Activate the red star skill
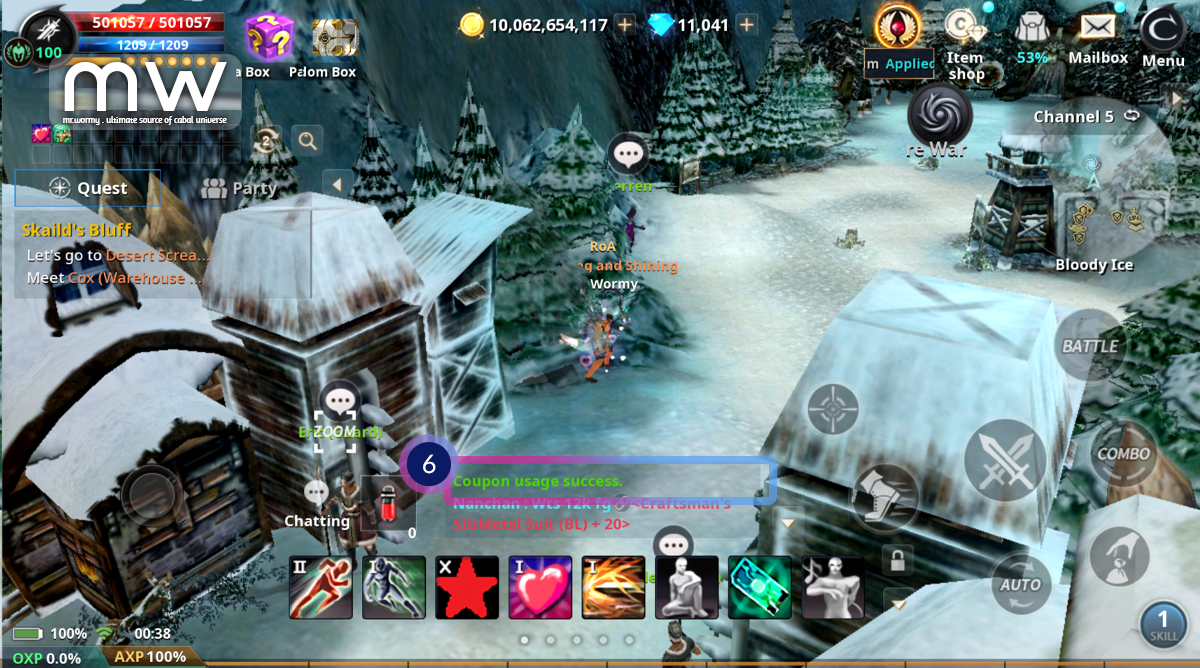 [467, 587]
